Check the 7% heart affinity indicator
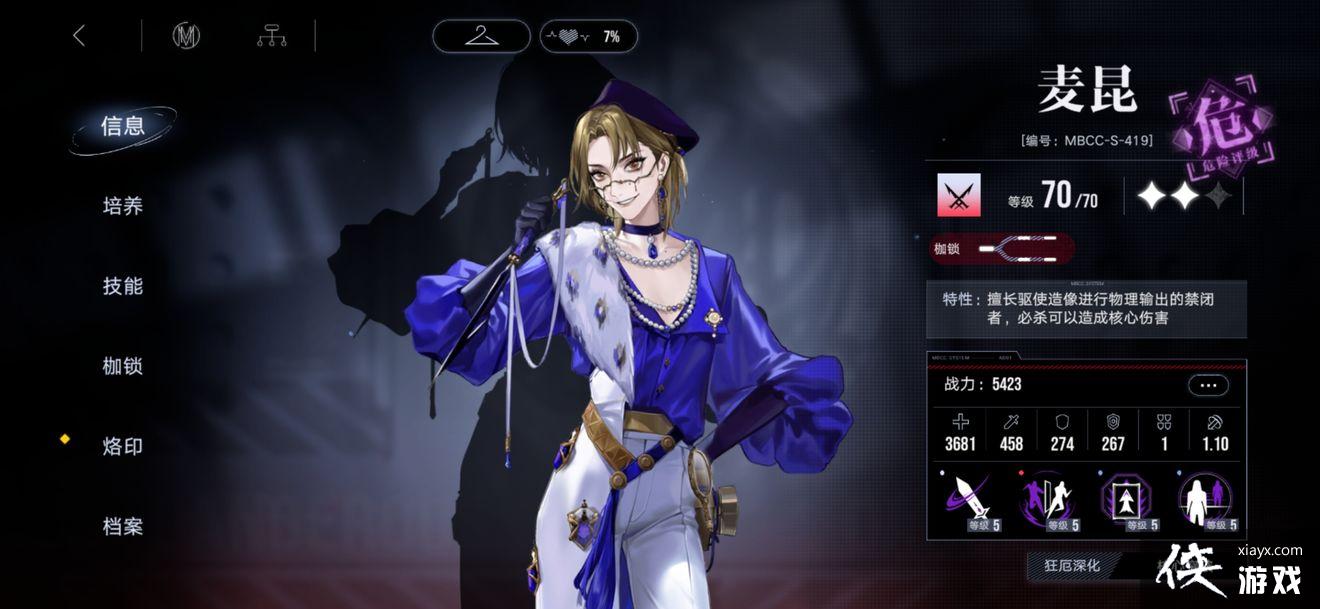The height and width of the screenshot is (609, 1320). (x=588, y=36)
